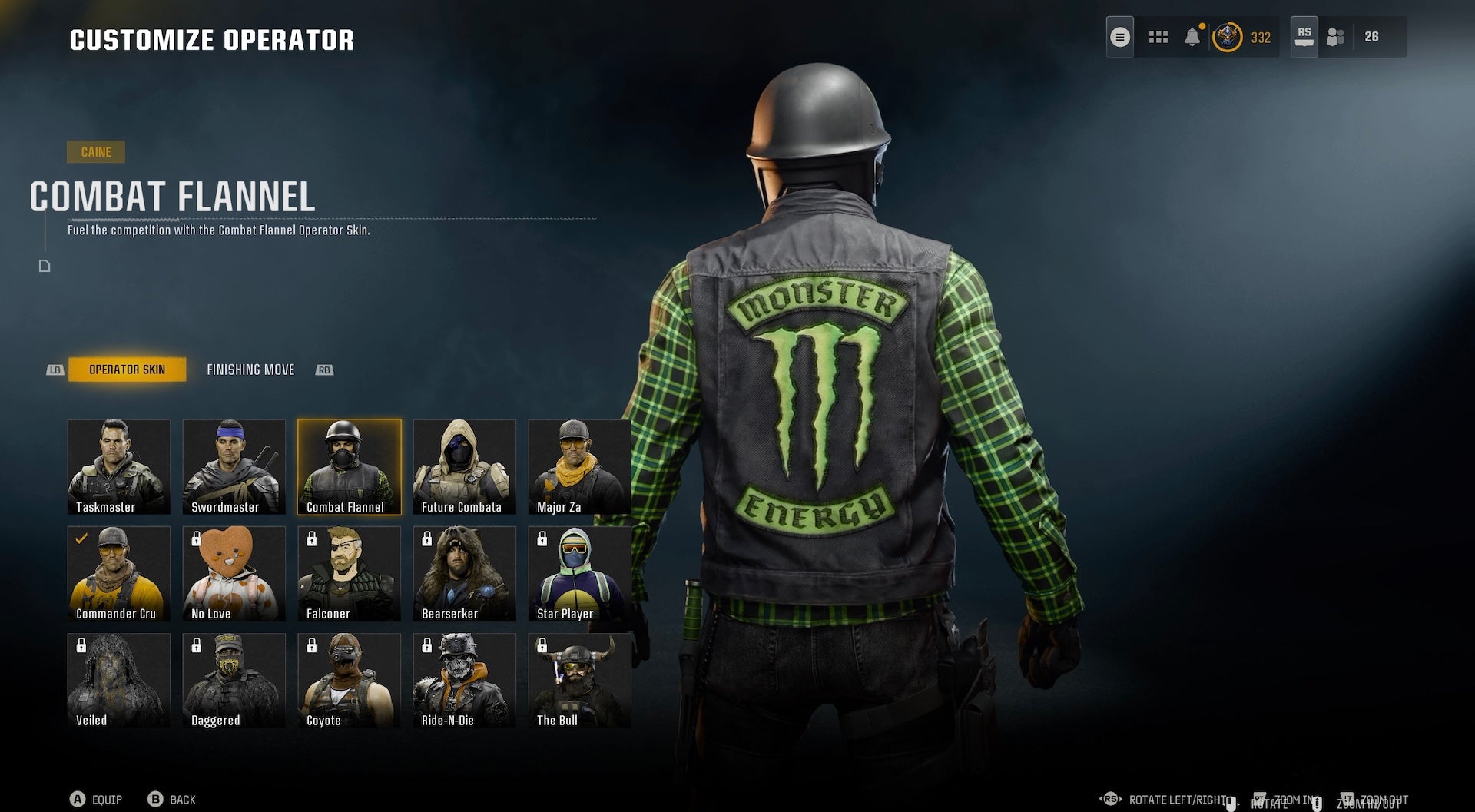Image resolution: width=1475 pixels, height=812 pixels.
Task: Choose the Taskmaster operator skin
Action: point(119,466)
